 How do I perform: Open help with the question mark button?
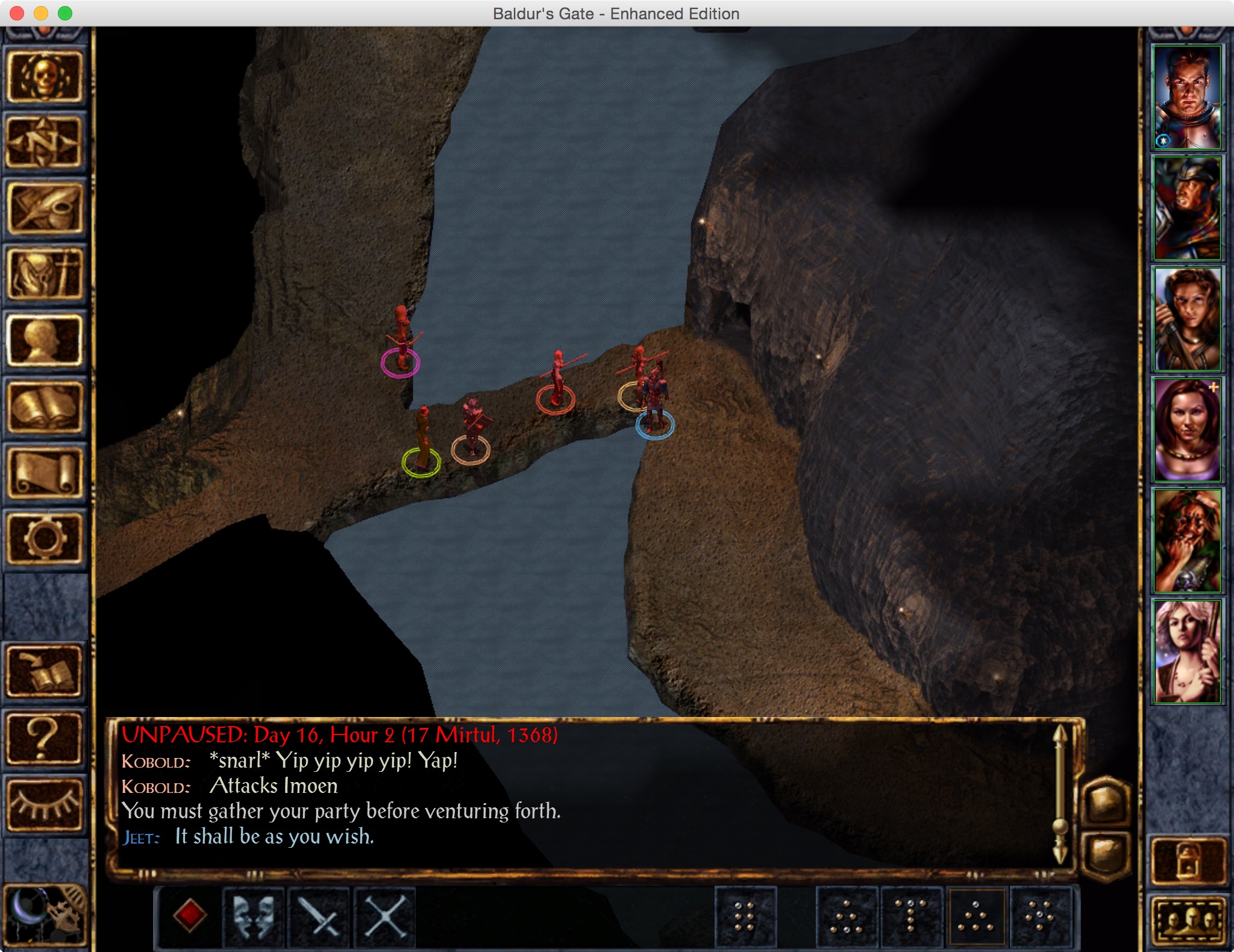(44, 738)
